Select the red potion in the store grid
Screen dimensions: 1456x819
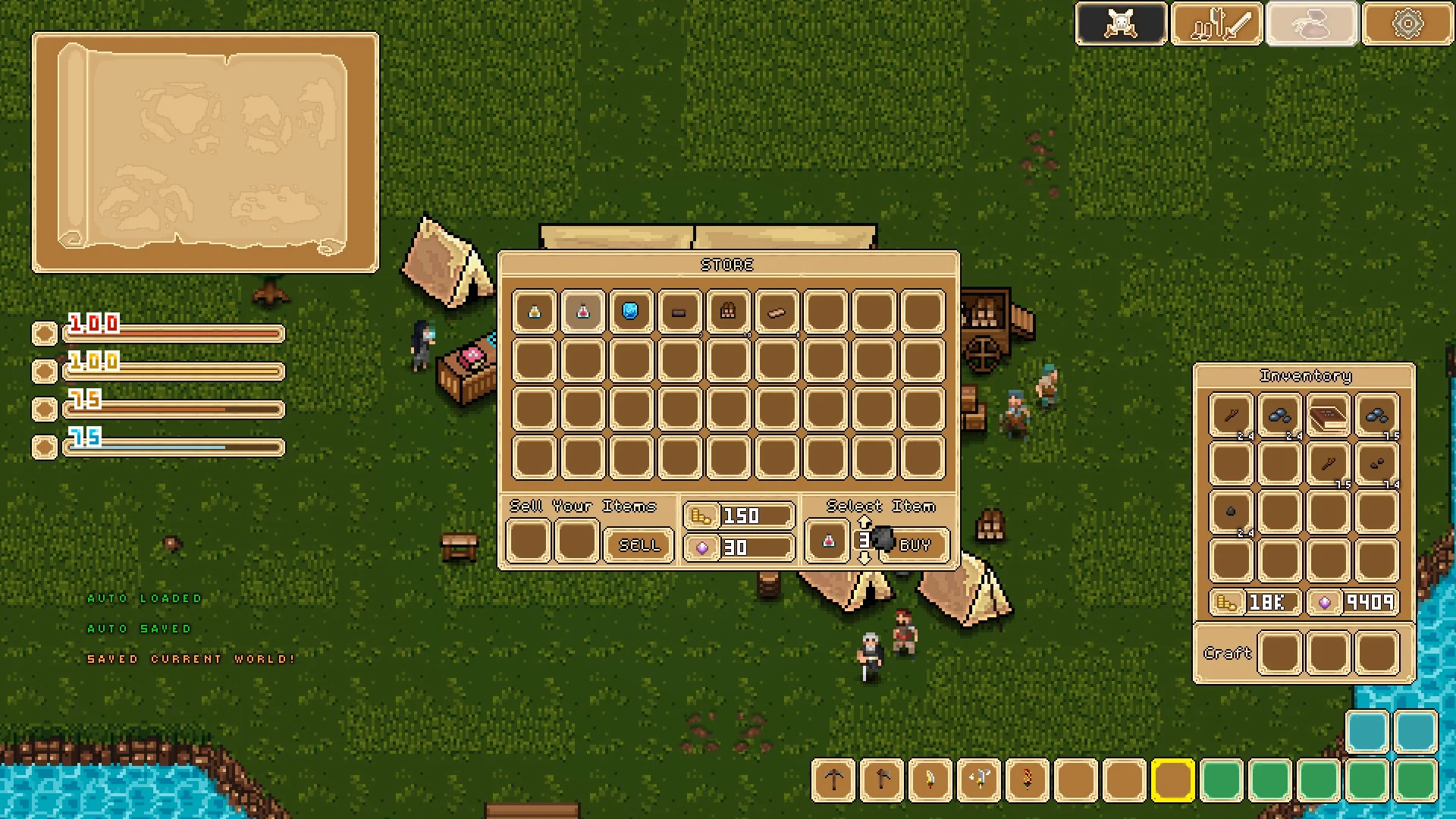click(x=583, y=312)
